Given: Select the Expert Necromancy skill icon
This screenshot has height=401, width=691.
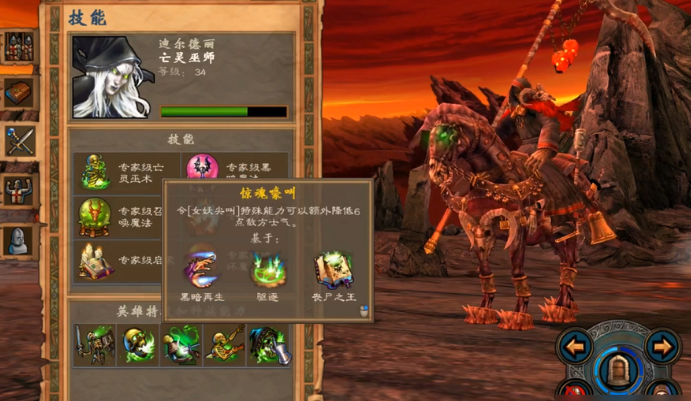Looking at the screenshot, I should pyautogui.click(x=97, y=171).
